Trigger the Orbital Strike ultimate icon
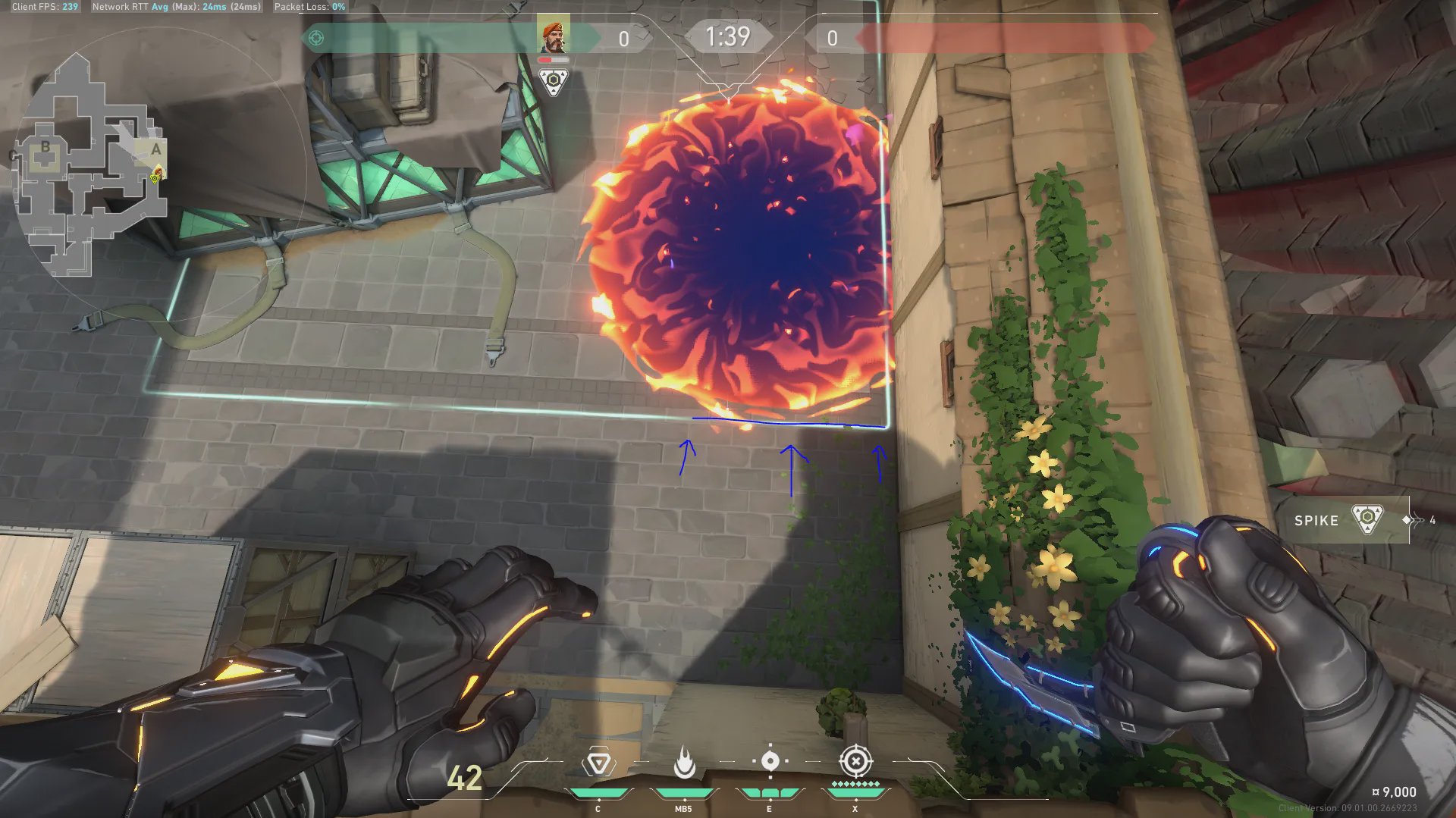This screenshot has width=1456, height=818. [855, 761]
